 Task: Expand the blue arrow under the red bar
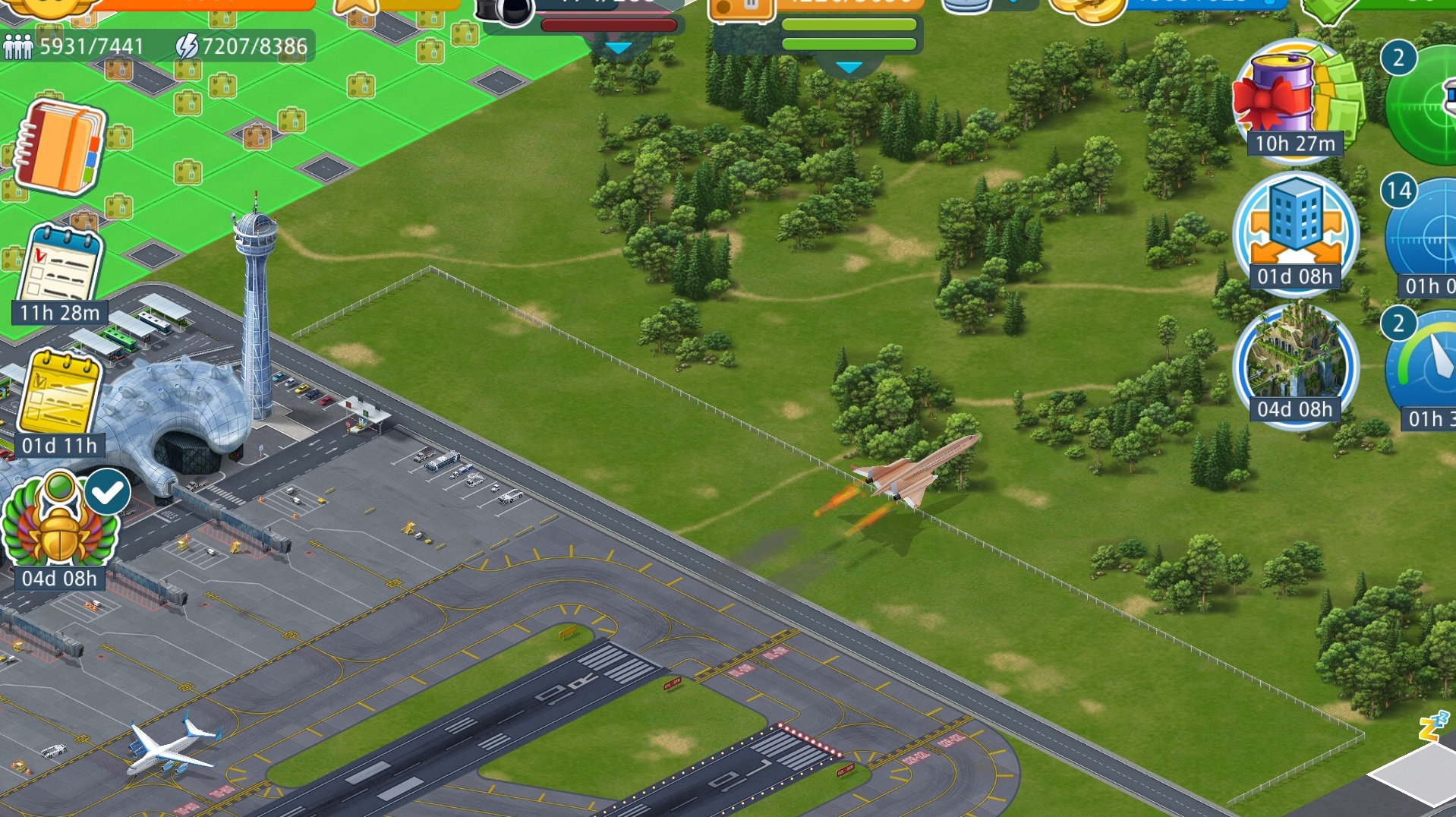pyautogui.click(x=619, y=49)
